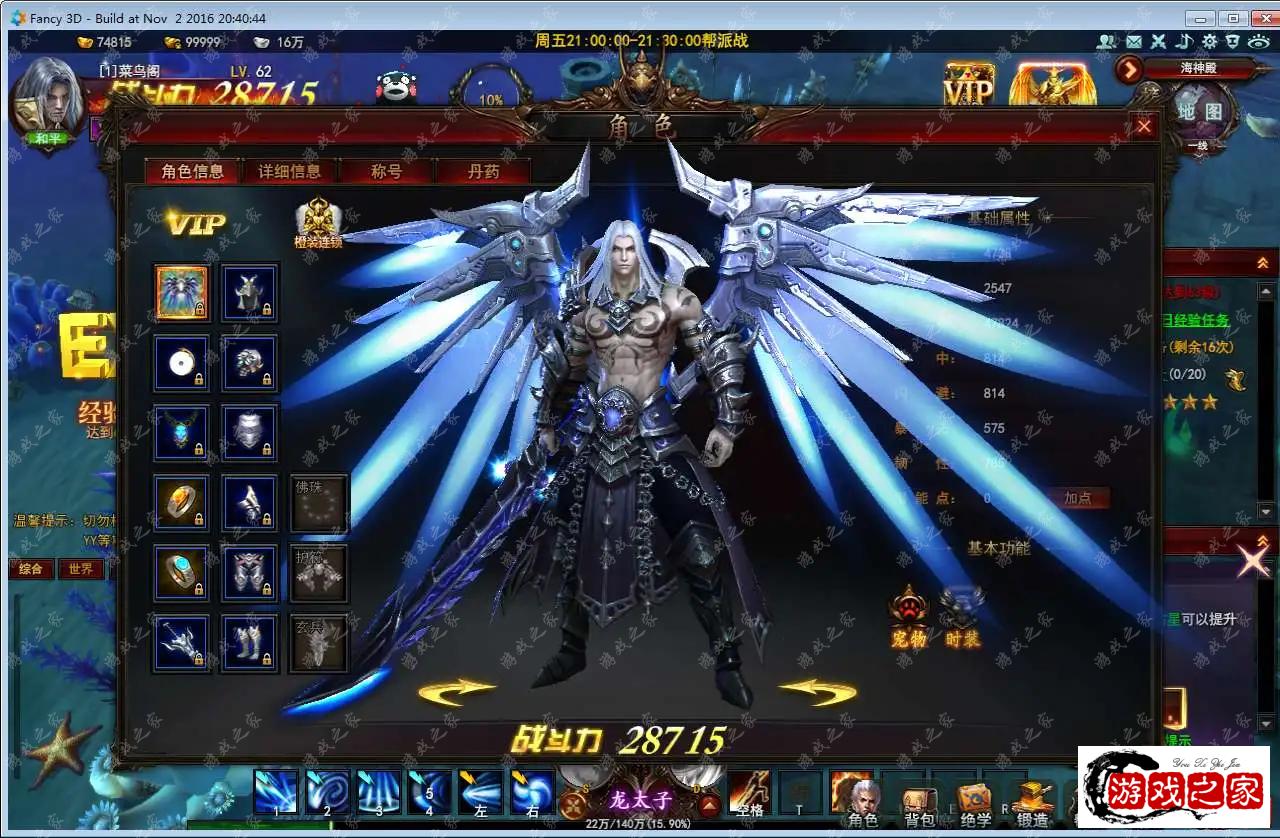Select the orange gem ring slot
The image size is (1280, 838).
(x=182, y=502)
